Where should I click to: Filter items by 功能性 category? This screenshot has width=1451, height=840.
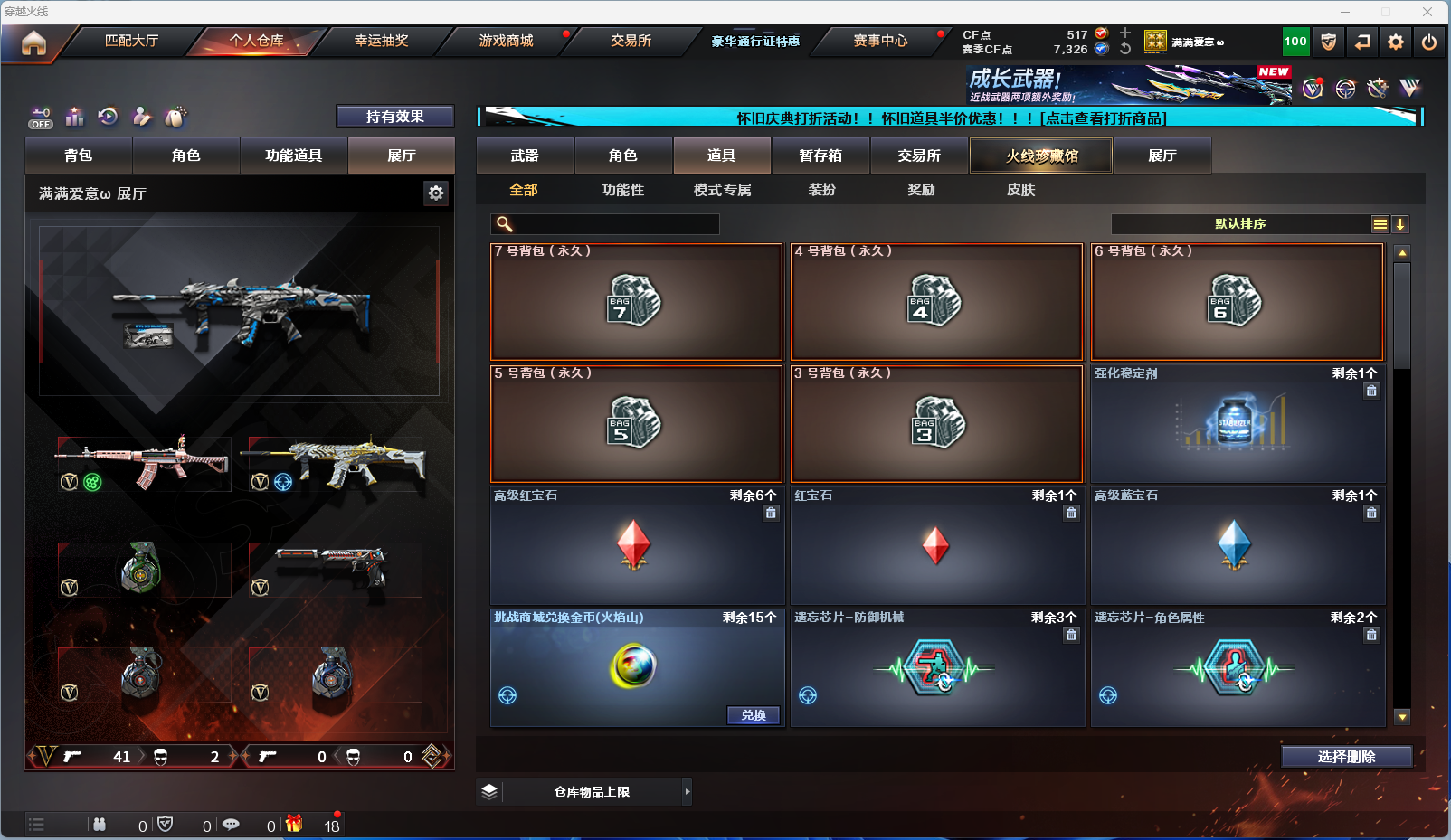[622, 190]
